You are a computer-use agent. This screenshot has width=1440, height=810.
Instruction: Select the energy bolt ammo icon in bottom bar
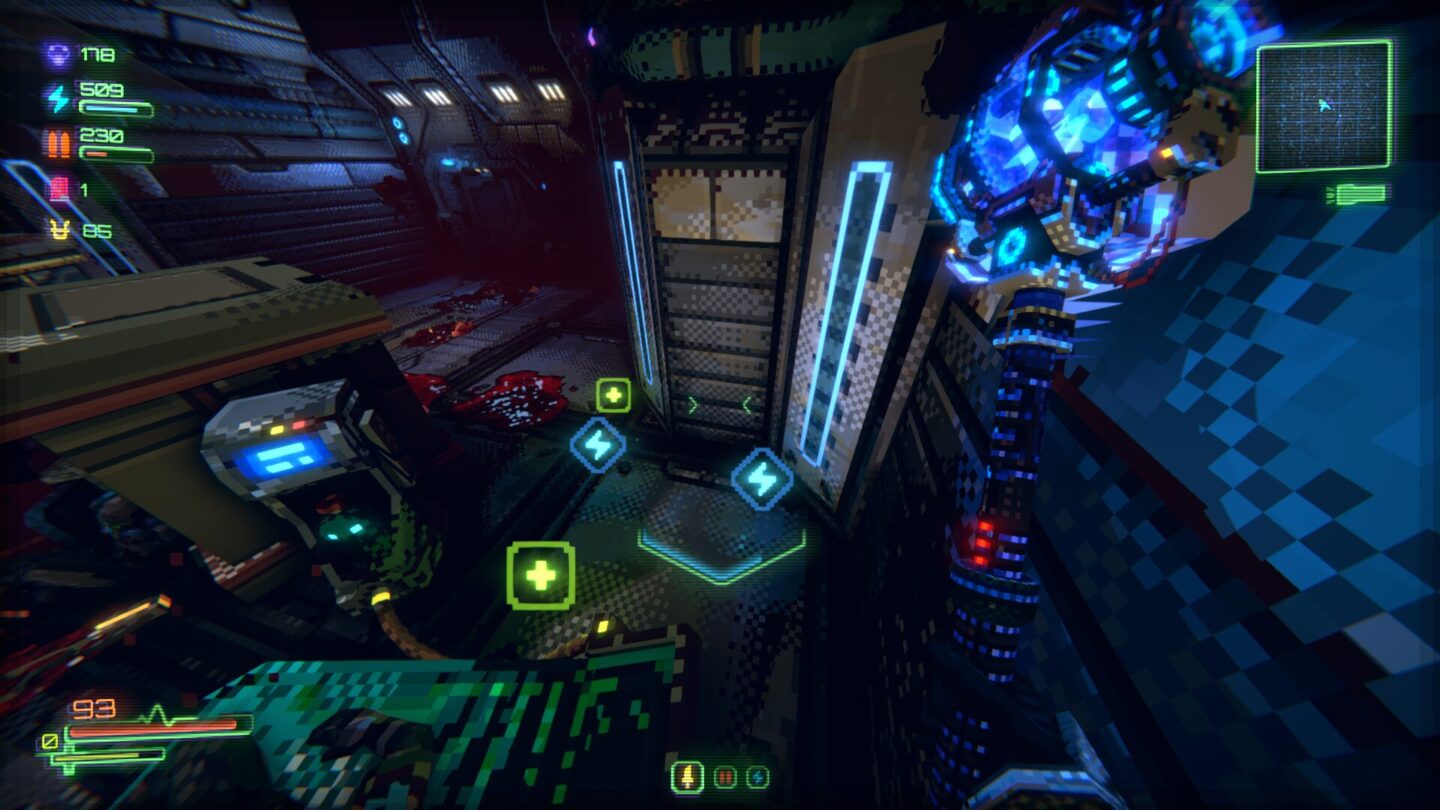pos(760,777)
